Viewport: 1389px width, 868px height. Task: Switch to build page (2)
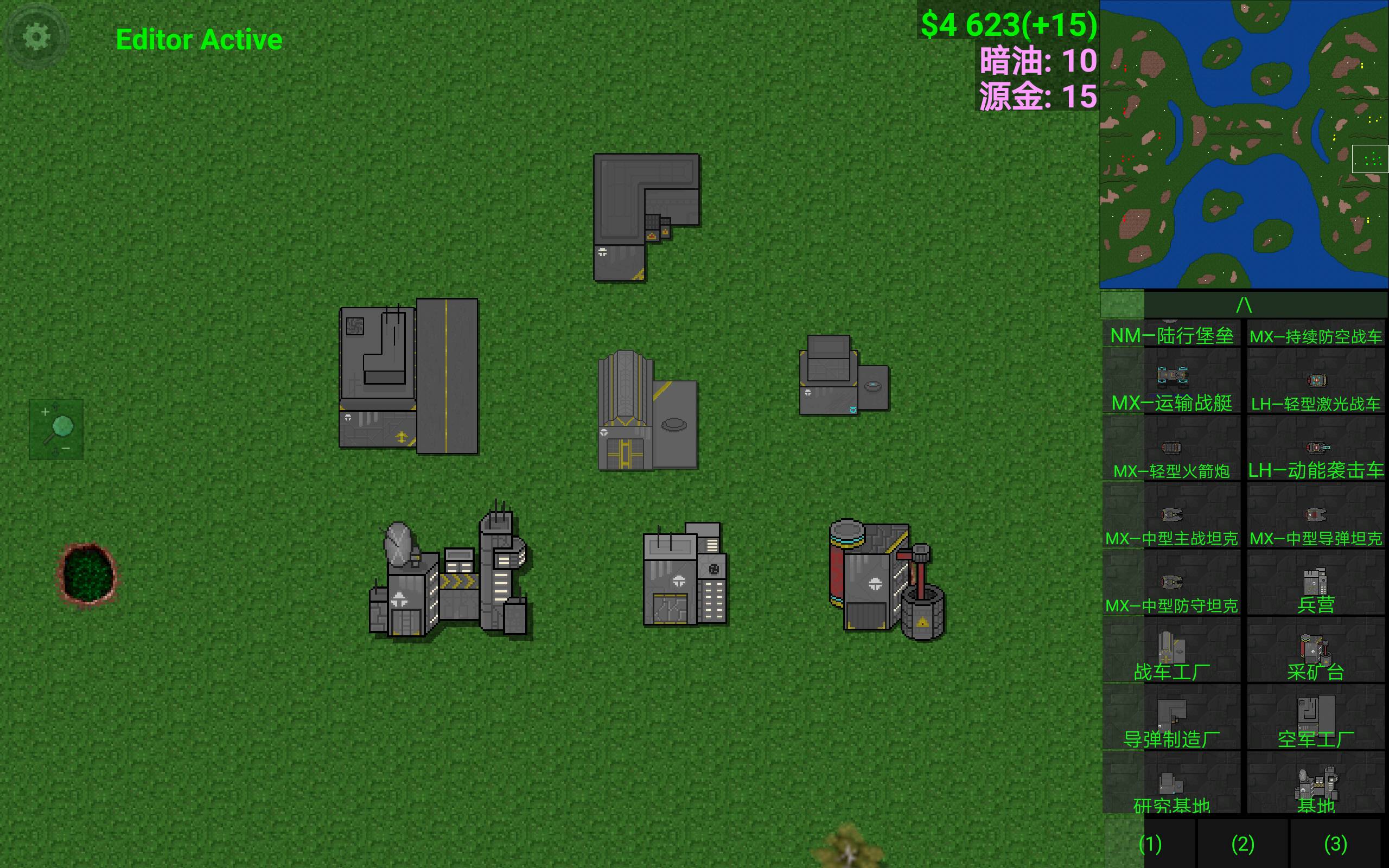click(x=1243, y=844)
